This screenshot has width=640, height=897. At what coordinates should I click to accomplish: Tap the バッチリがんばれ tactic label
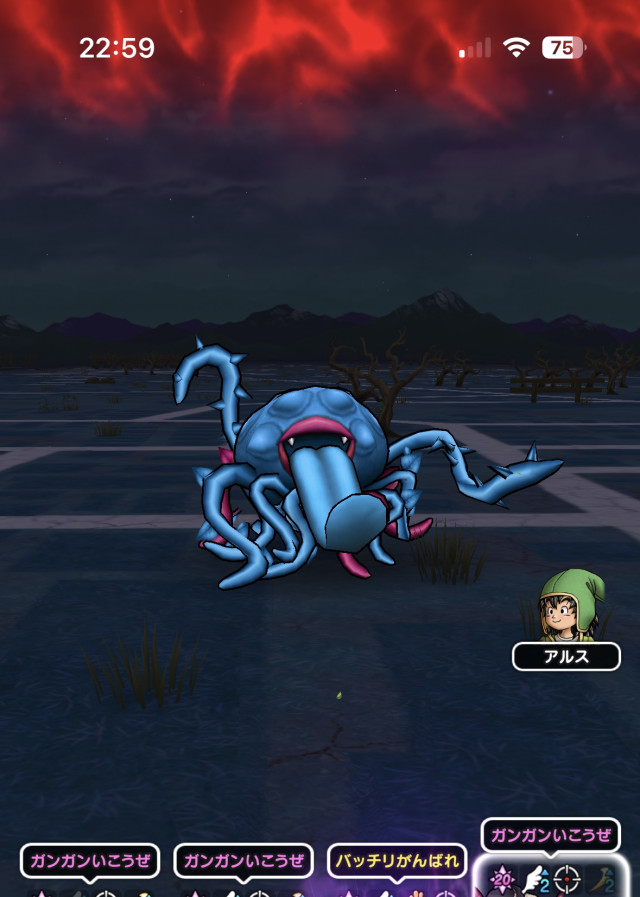point(396,860)
